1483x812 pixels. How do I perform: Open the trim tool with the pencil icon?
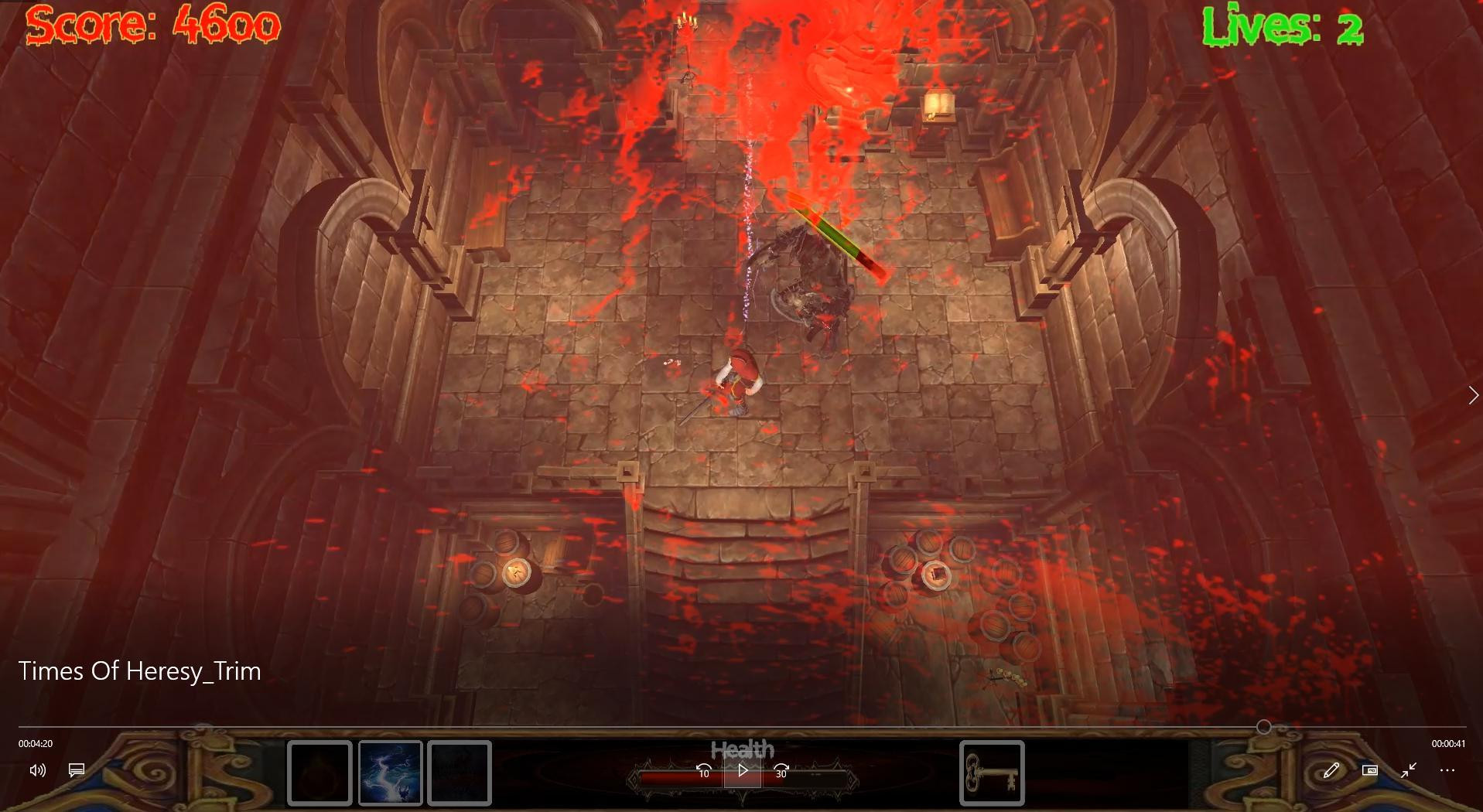tap(1331, 770)
